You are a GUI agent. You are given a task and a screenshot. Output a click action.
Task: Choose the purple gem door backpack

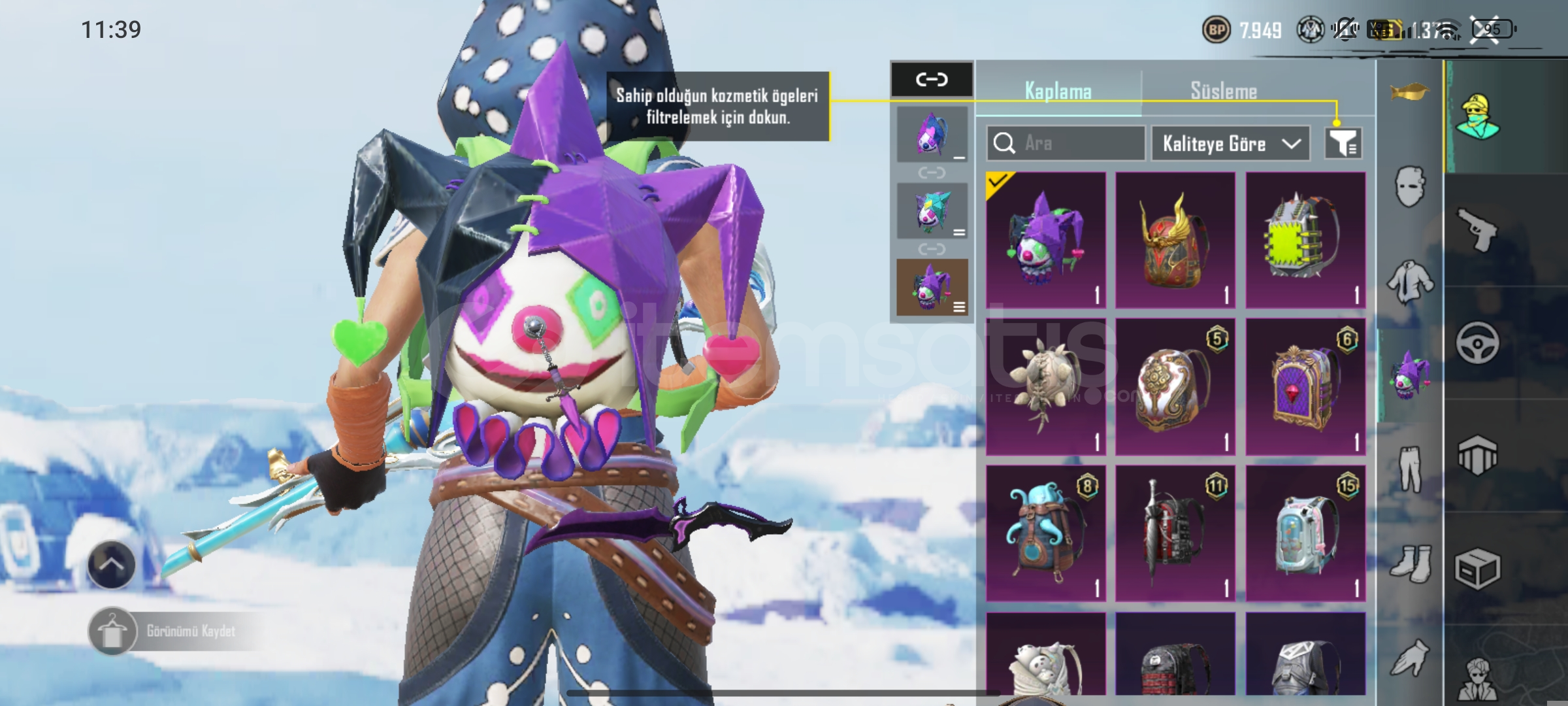(x=1305, y=386)
